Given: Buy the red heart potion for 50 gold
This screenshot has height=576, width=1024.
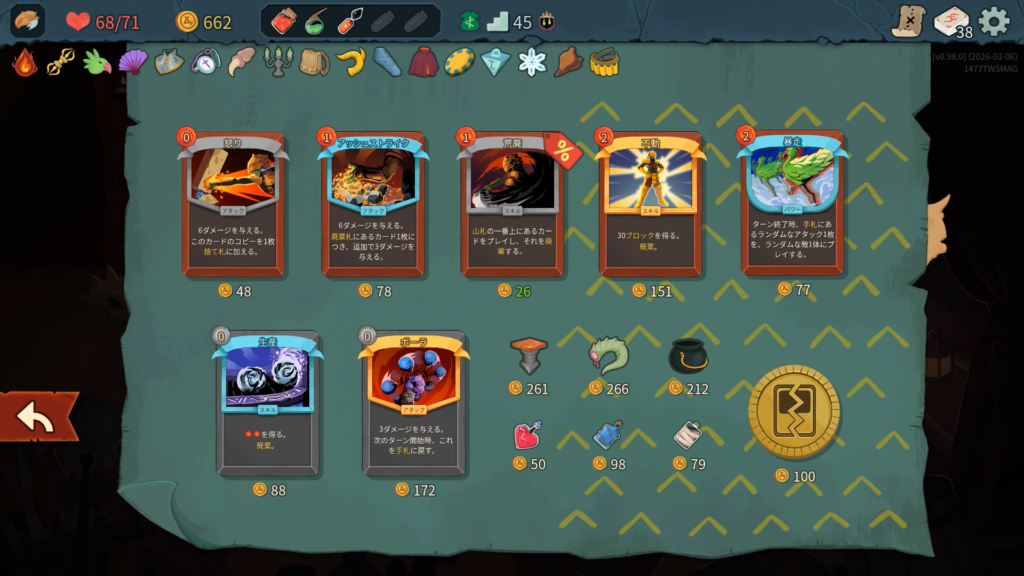Looking at the screenshot, I should point(529,435).
